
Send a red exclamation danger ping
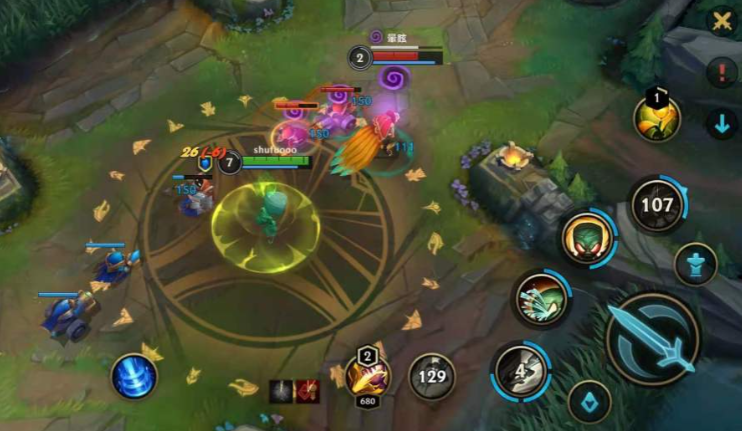721,72
